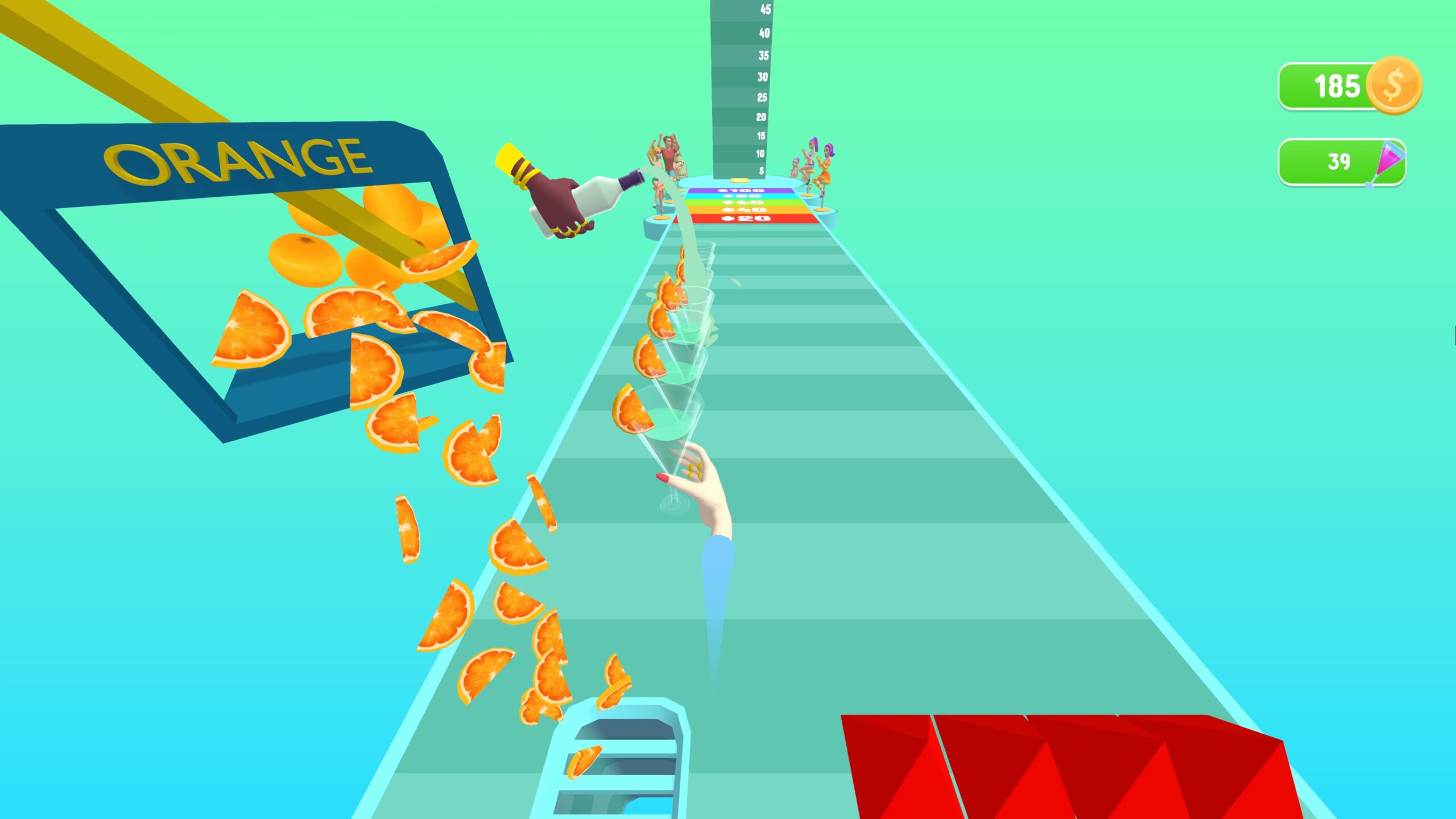Click the yellow pad on the finish platform
Image resolution: width=1456 pixels, height=819 pixels.
point(739,181)
